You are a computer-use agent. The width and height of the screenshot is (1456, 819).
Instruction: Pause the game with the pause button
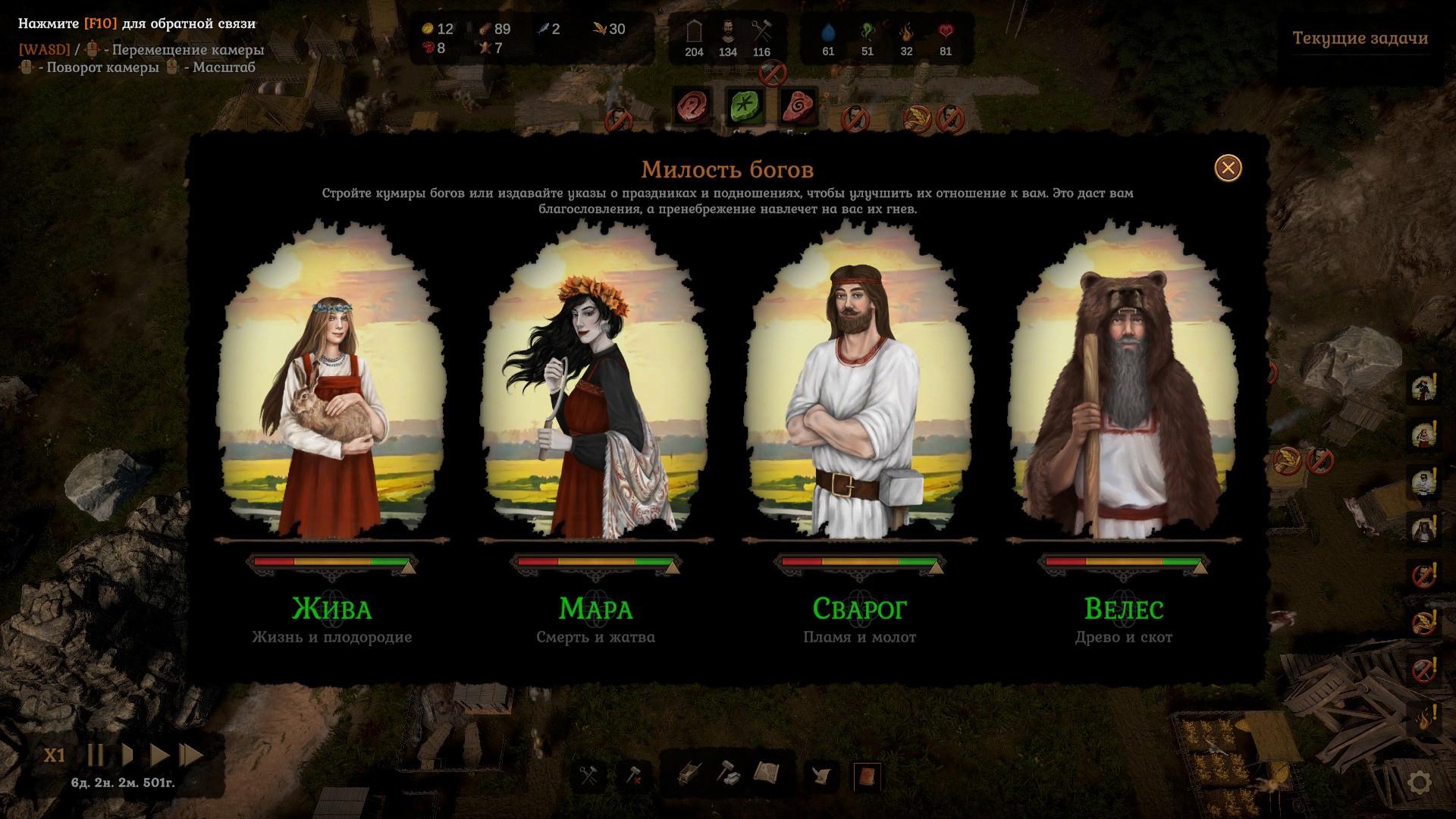96,755
